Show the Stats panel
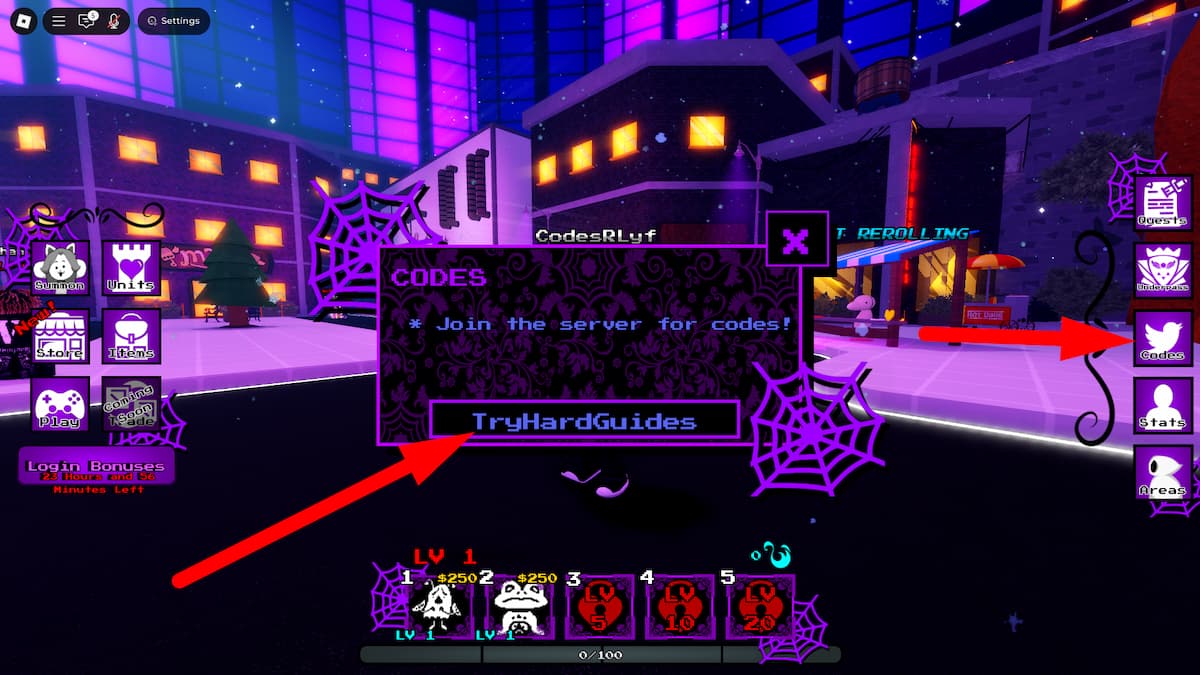Image resolution: width=1200 pixels, height=675 pixels. pos(1162,405)
